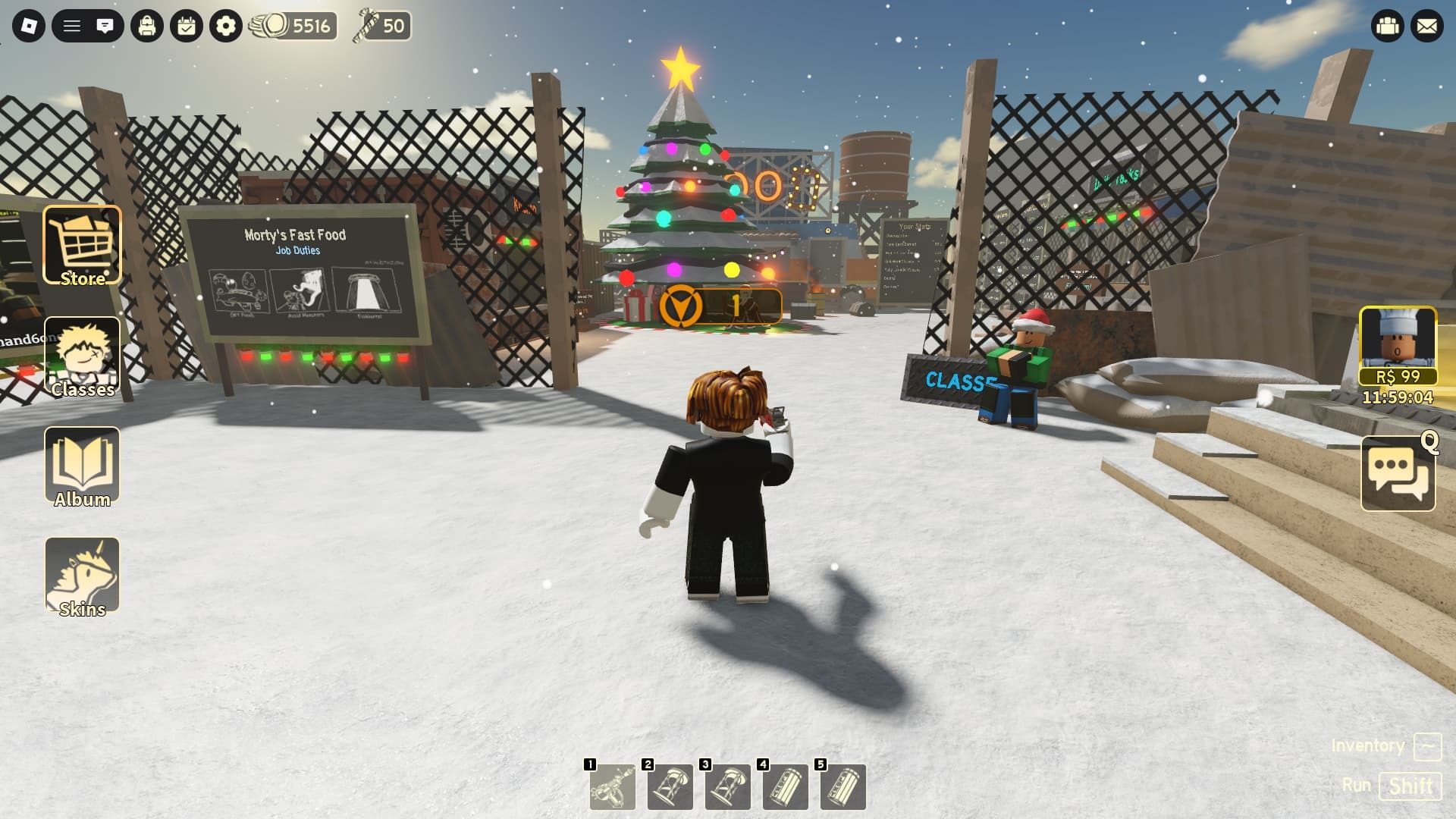Toggle the Roblox chat window
1456x819 pixels.
pyautogui.click(x=105, y=27)
